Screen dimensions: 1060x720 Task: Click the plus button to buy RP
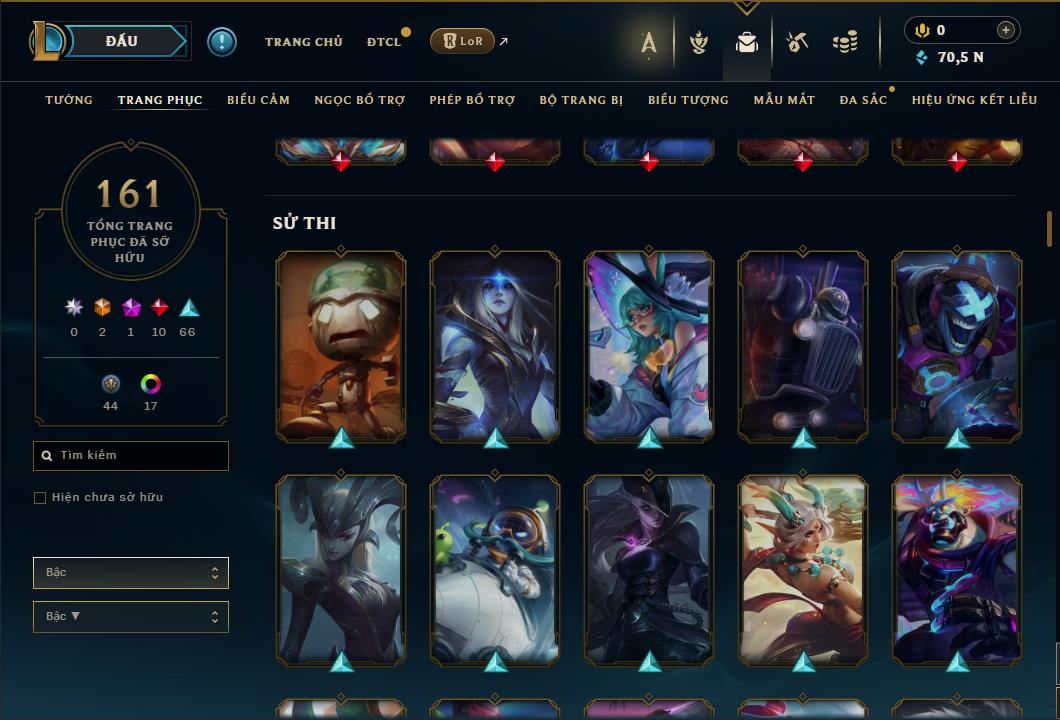tap(1005, 30)
